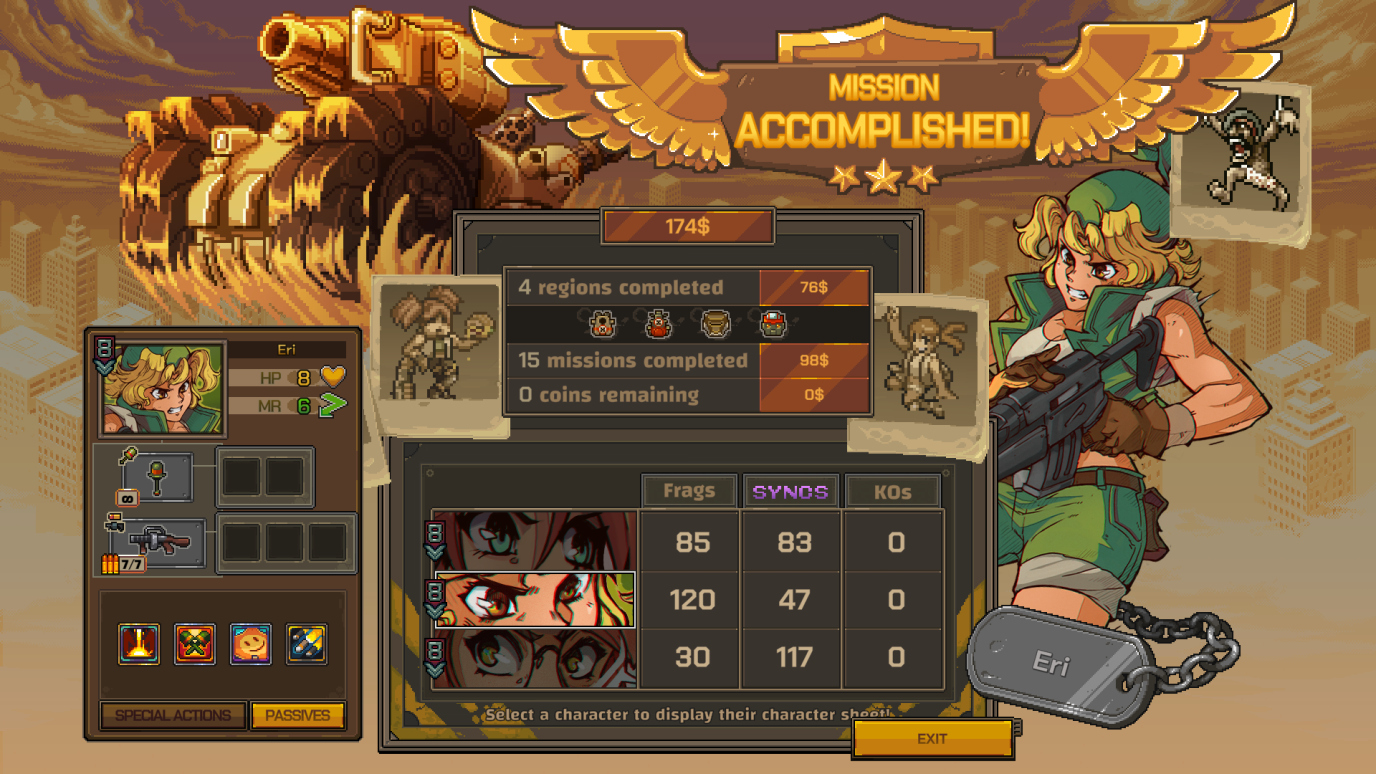This screenshot has width=1376, height=774.
Task: Open the Passives tab
Action: point(298,716)
